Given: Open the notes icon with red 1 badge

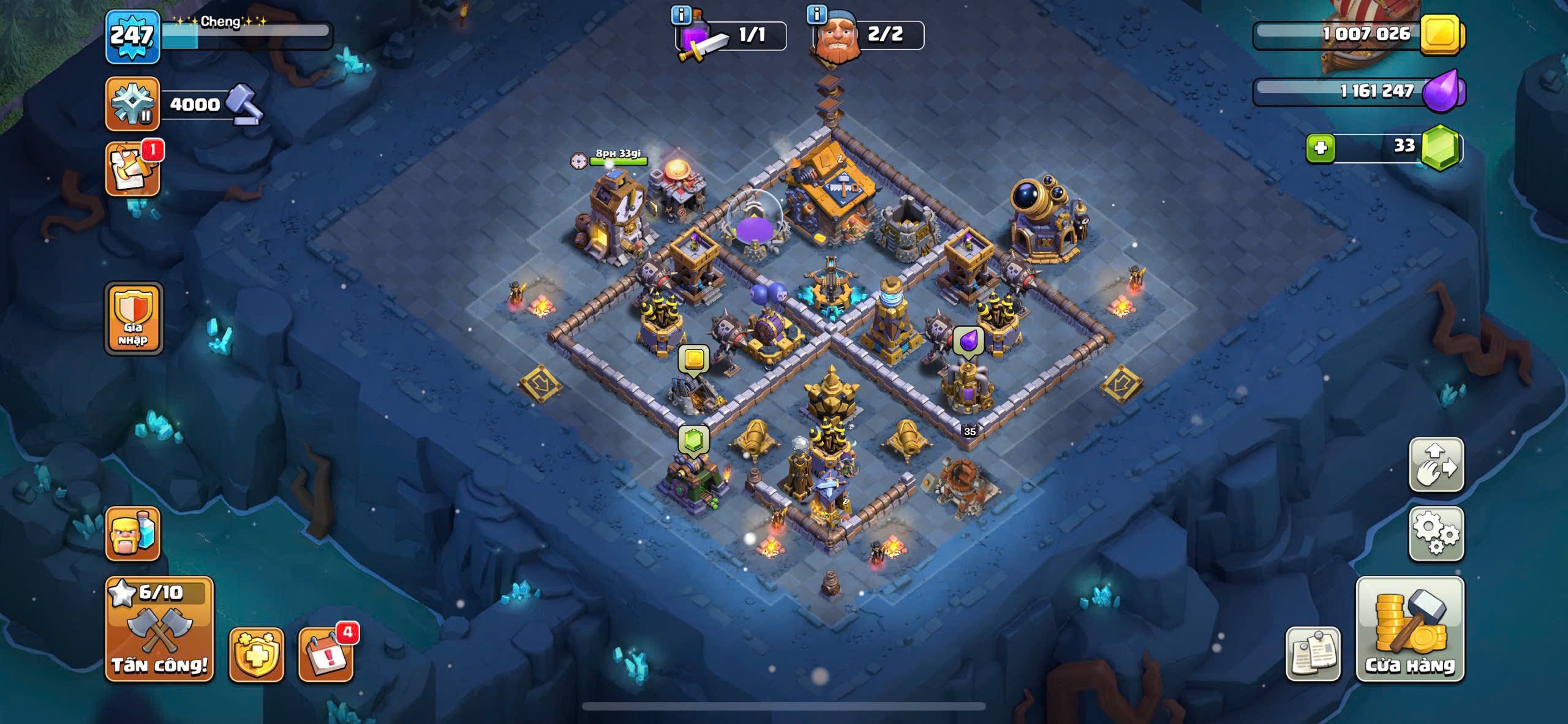Looking at the screenshot, I should (132, 170).
